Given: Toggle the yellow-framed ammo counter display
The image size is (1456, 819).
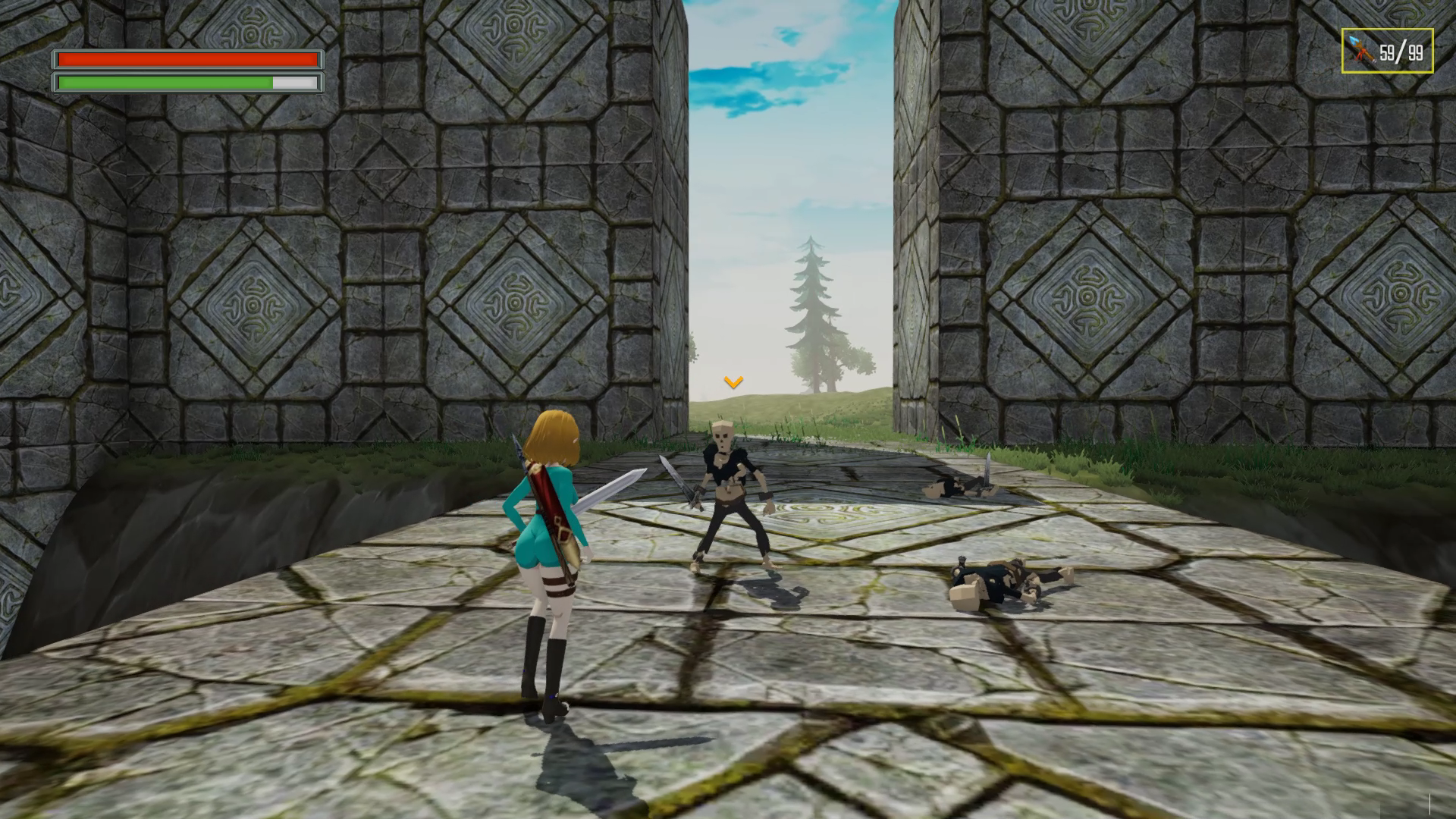Looking at the screenshot, I should pyautogui.click(x=1388, y=49).
